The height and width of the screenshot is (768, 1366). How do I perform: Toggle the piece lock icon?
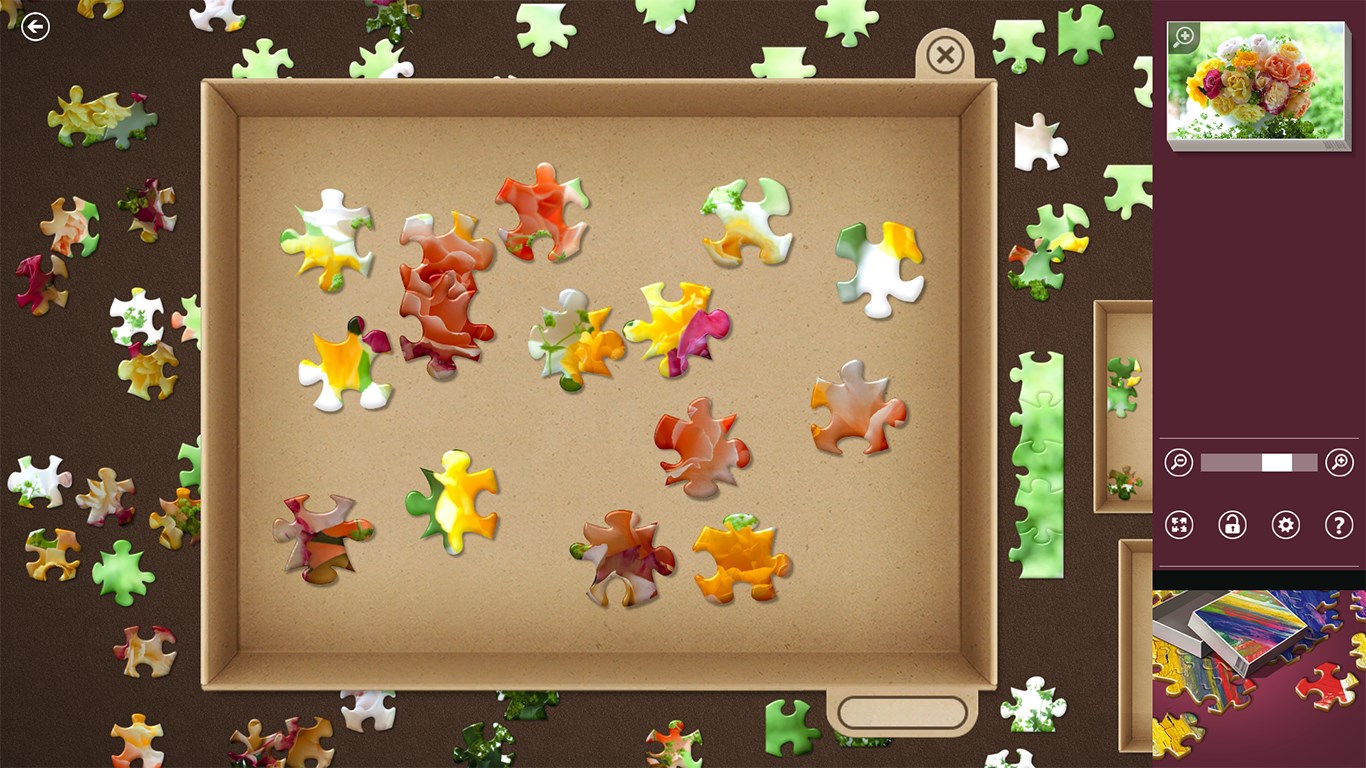pyautogui.click(x=1232, y=524)
